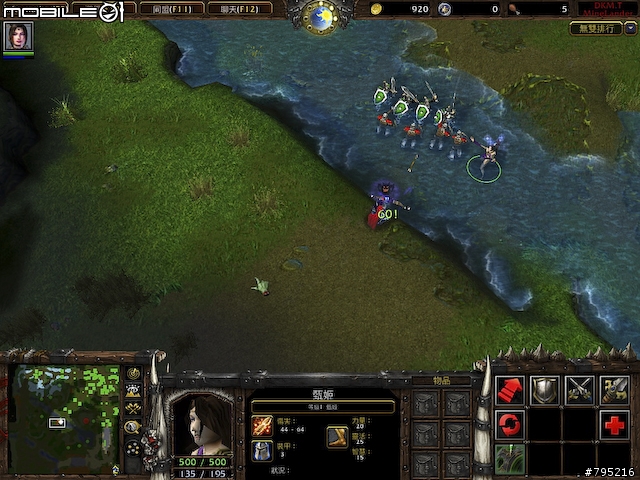Open hero skills with the red cross
Image resolution: width=640 pixels, height=480 pixels.
[x=615, y=425]
